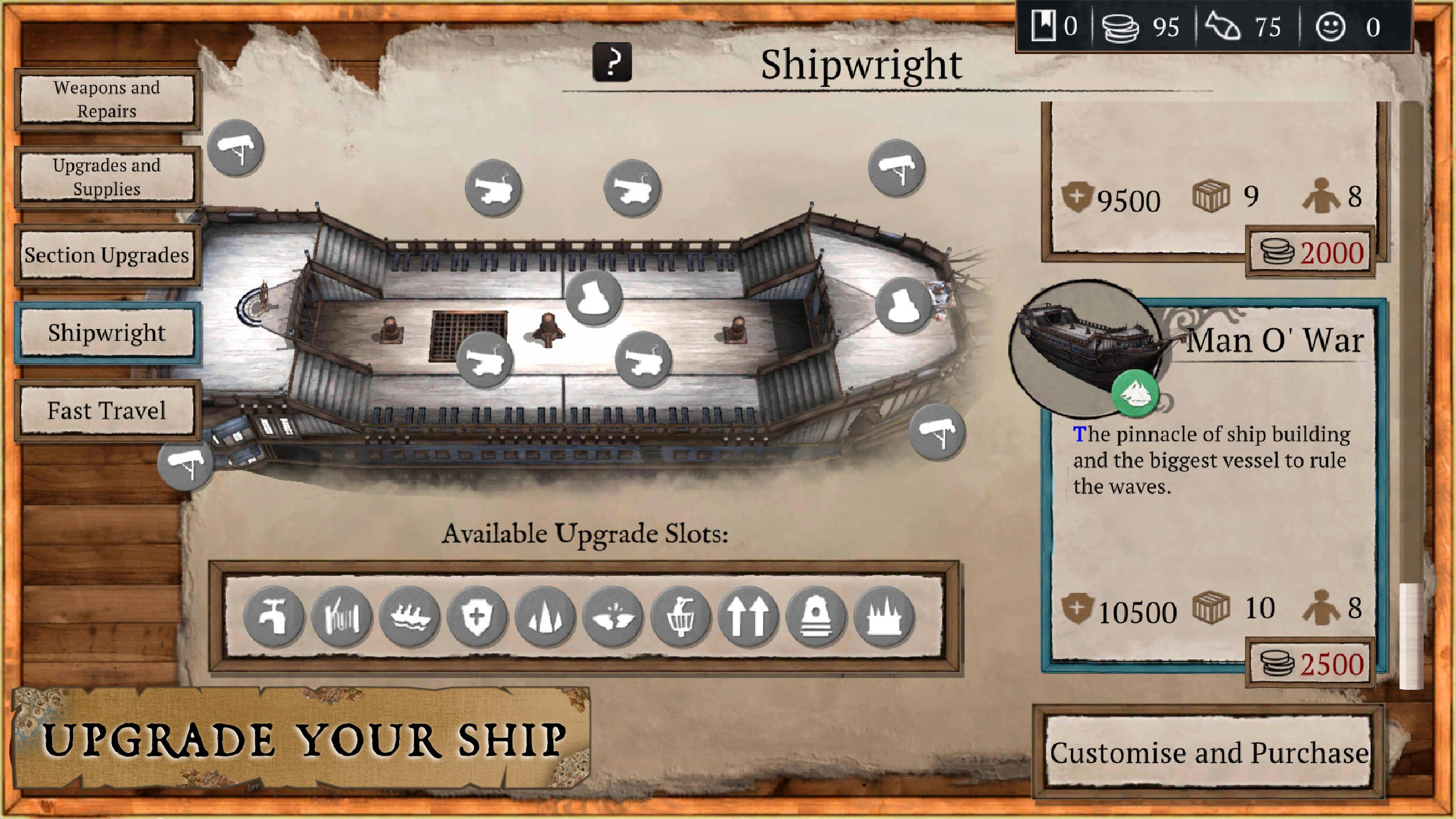Open Fast Travel
The height and width of the screenshot is (819, 1456).
[x=107, y=410]
